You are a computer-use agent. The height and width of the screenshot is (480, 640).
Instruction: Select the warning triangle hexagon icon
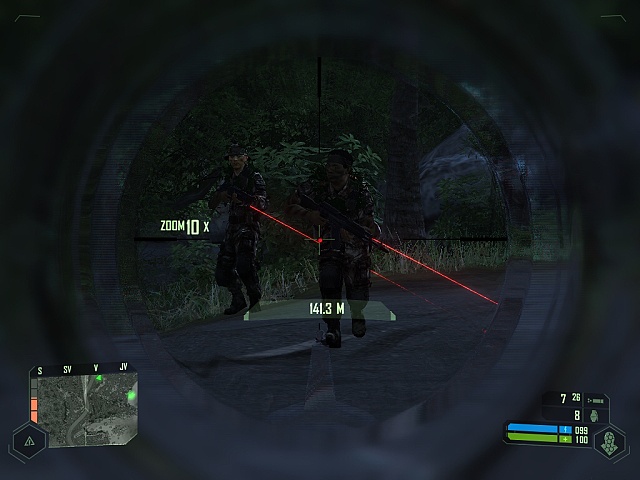pyautogui.click(x=28, y=440)
